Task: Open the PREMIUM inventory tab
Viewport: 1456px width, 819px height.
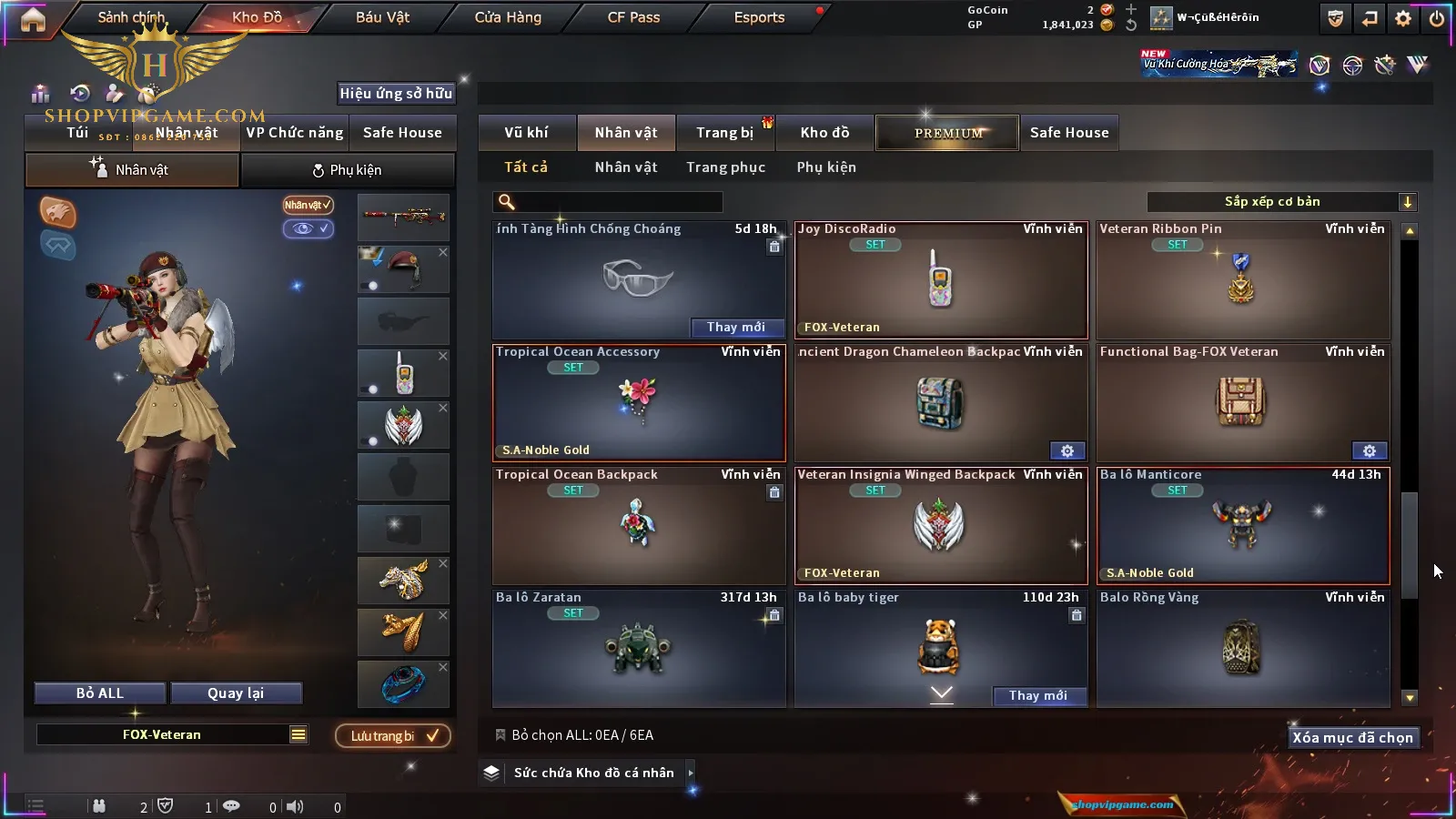Action: click(x=948, y=133)
